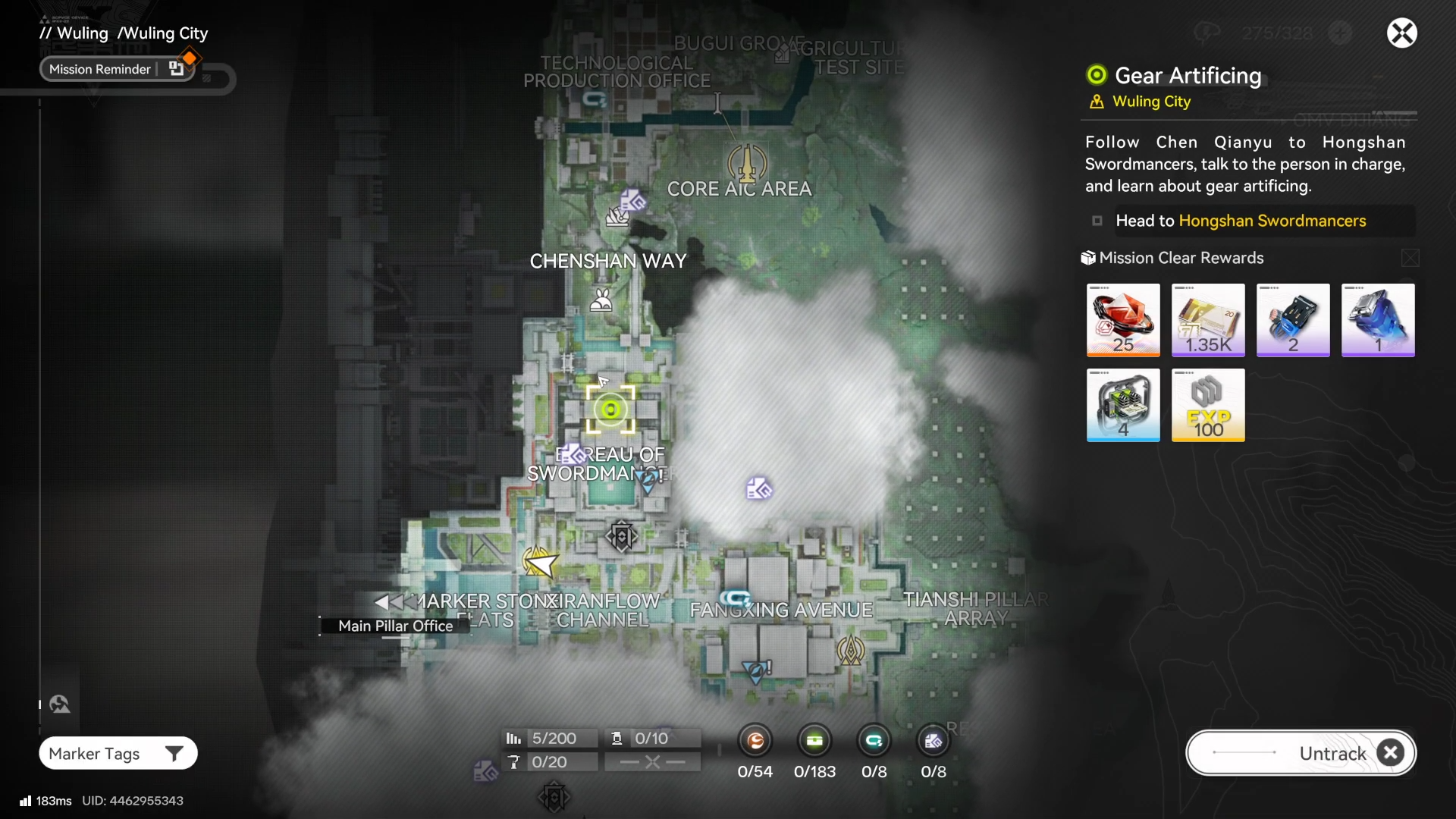Select the Core AIC Area map marker

coord(747,162)
